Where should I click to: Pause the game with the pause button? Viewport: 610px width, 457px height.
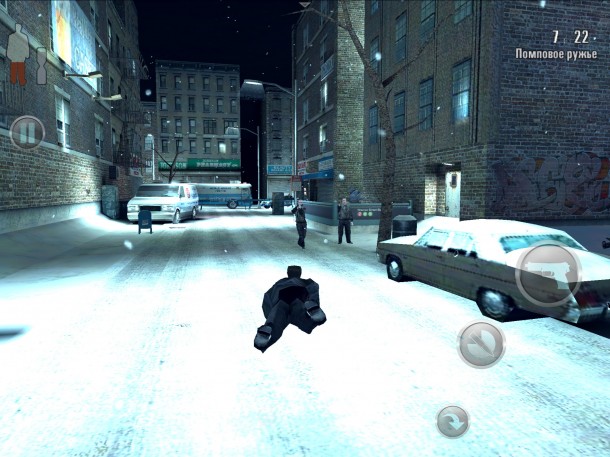[x=27, y=132]
